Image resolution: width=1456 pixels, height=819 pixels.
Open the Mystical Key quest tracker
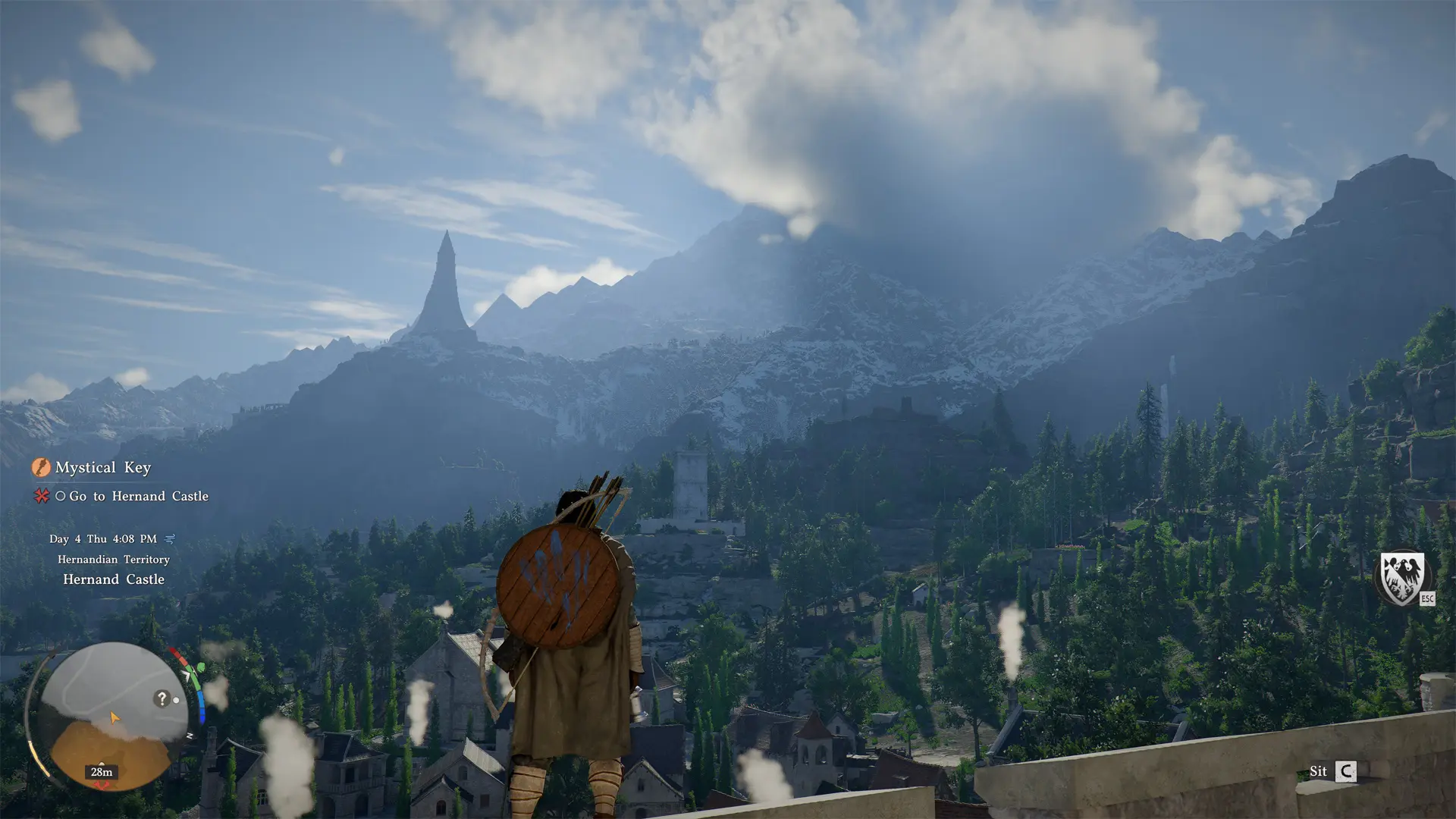click(x=103, y=468)
